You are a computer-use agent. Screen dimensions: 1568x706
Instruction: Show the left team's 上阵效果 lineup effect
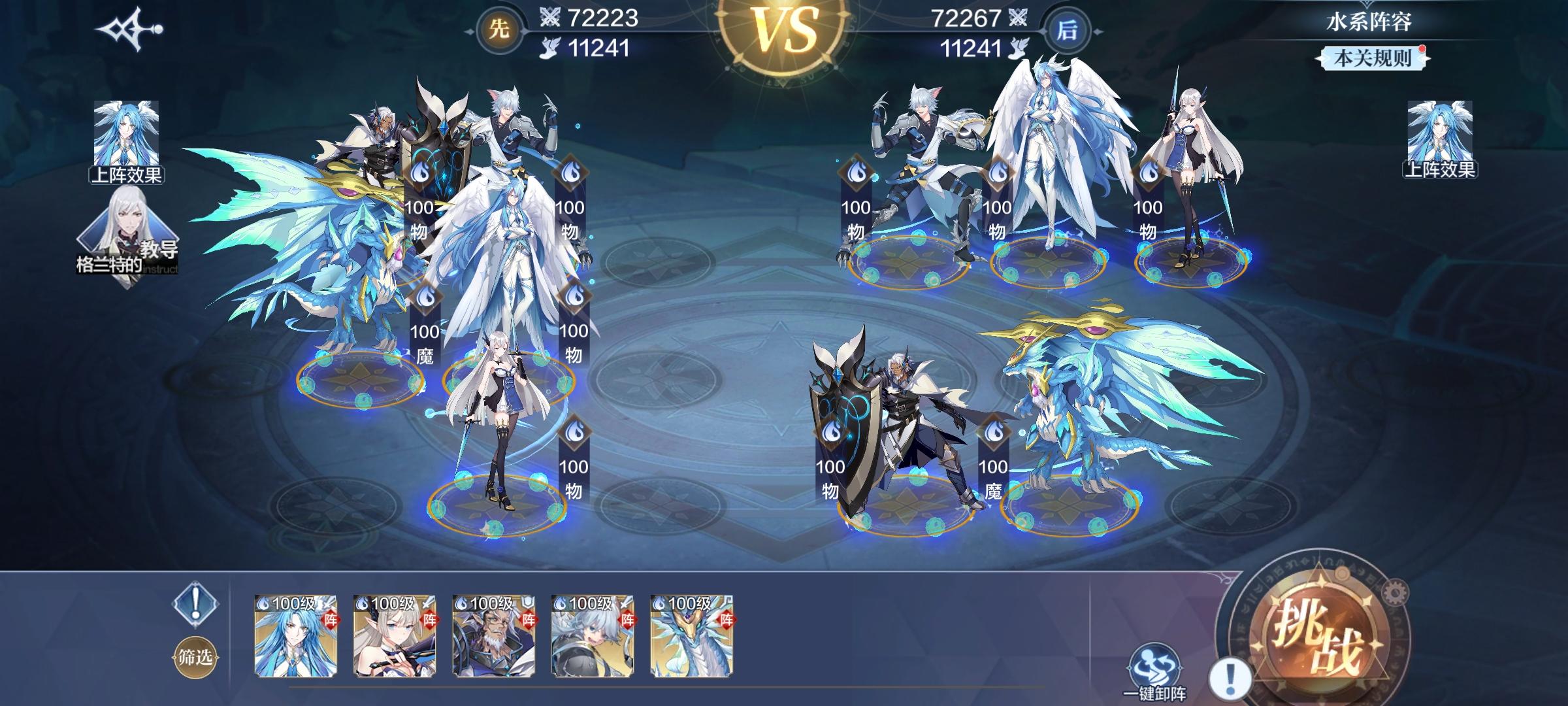127,142
